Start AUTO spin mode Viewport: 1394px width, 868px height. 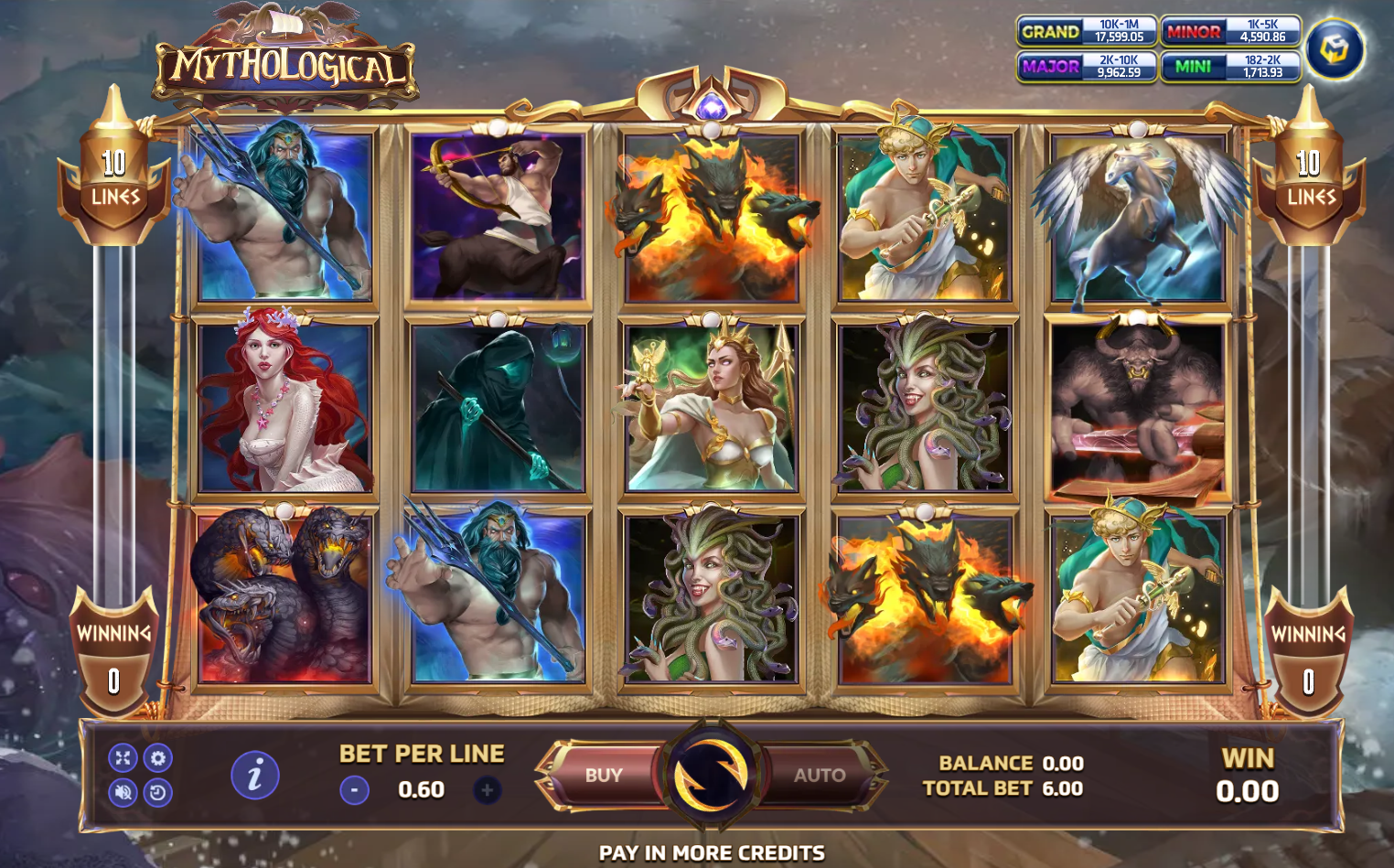(818, 776)
